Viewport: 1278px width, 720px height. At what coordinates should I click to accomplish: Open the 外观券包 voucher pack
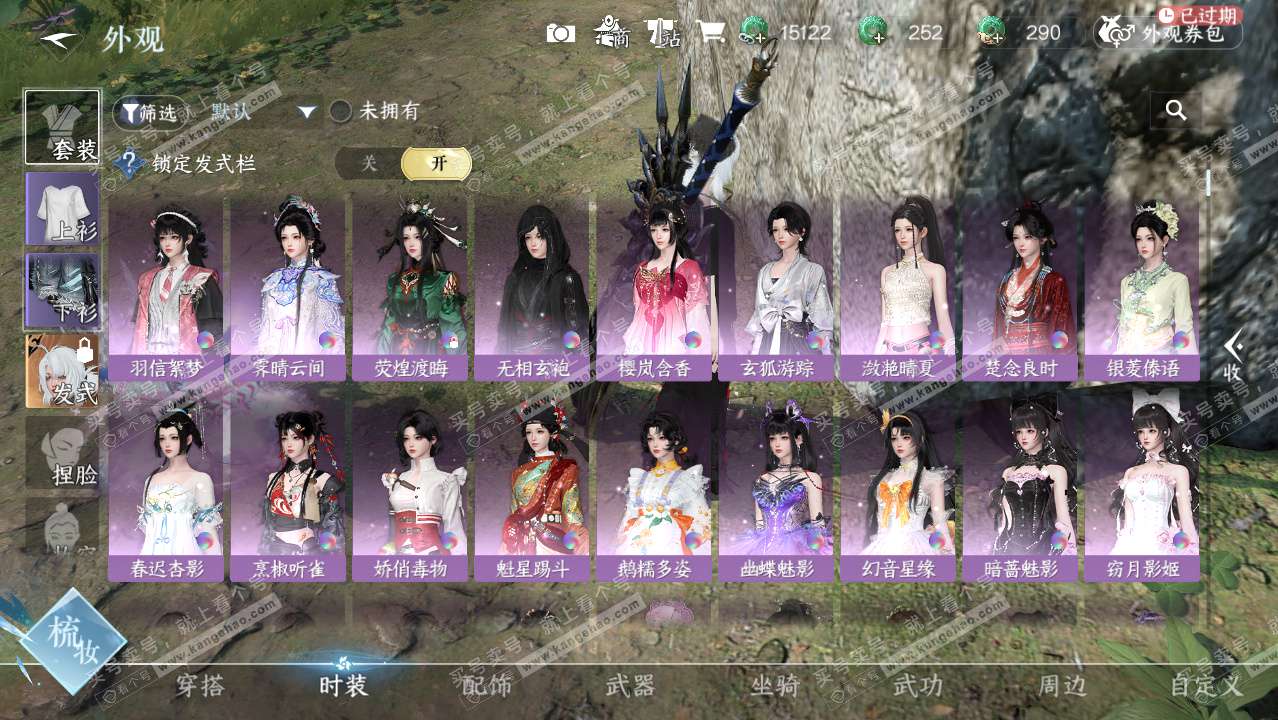pyautogui.click(x=1168, y=33)
